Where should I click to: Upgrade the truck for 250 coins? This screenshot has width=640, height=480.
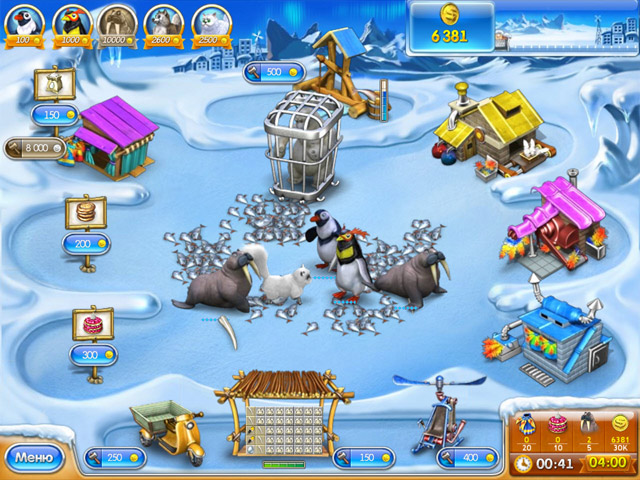(x=115, y=457)
